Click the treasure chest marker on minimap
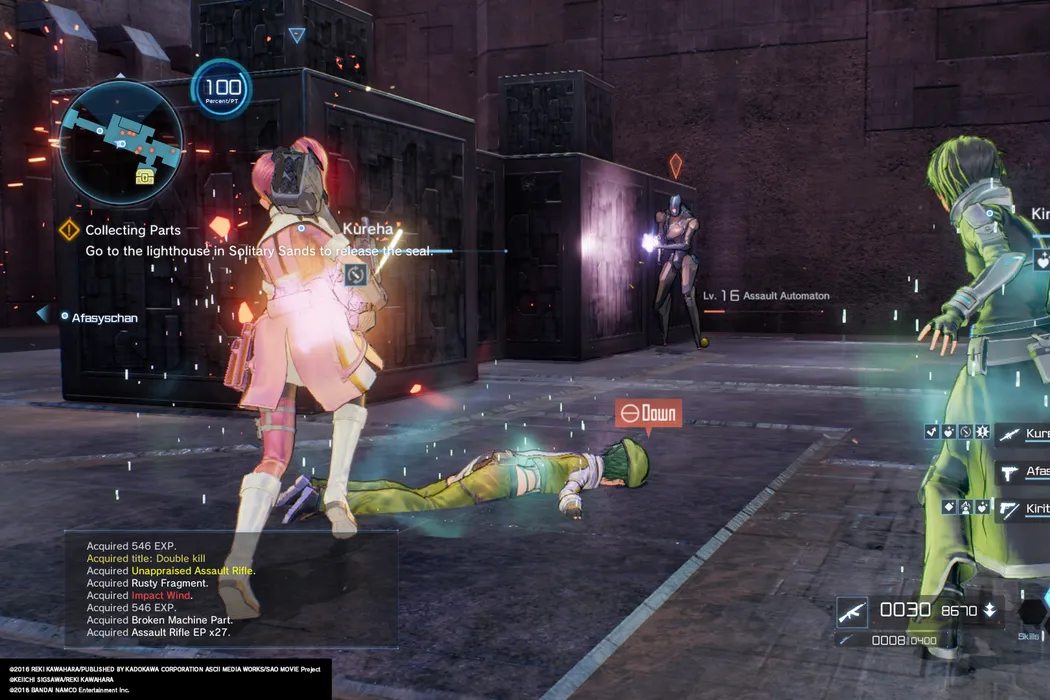 145,177
